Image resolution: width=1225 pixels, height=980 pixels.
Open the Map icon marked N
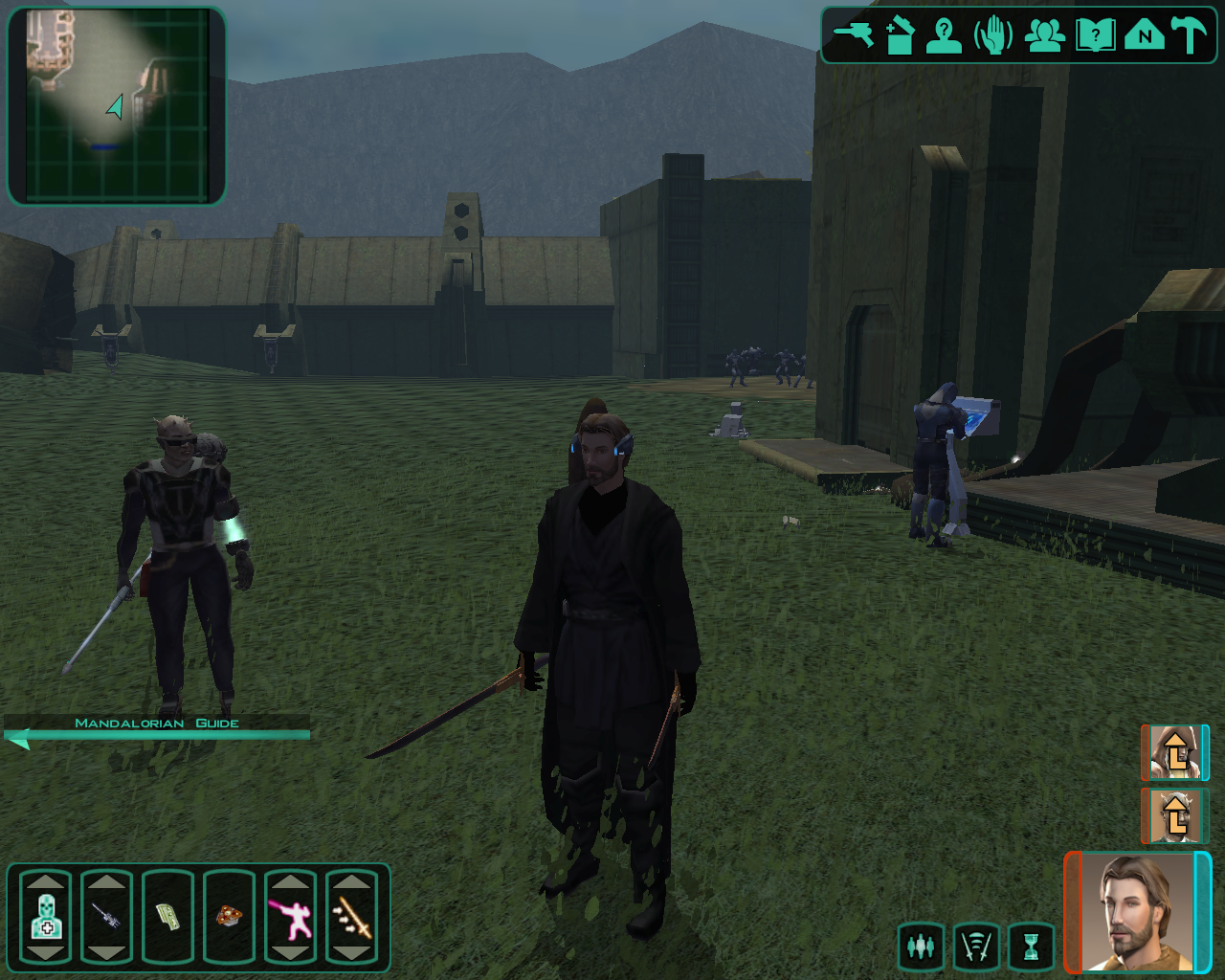[1145, 36]
